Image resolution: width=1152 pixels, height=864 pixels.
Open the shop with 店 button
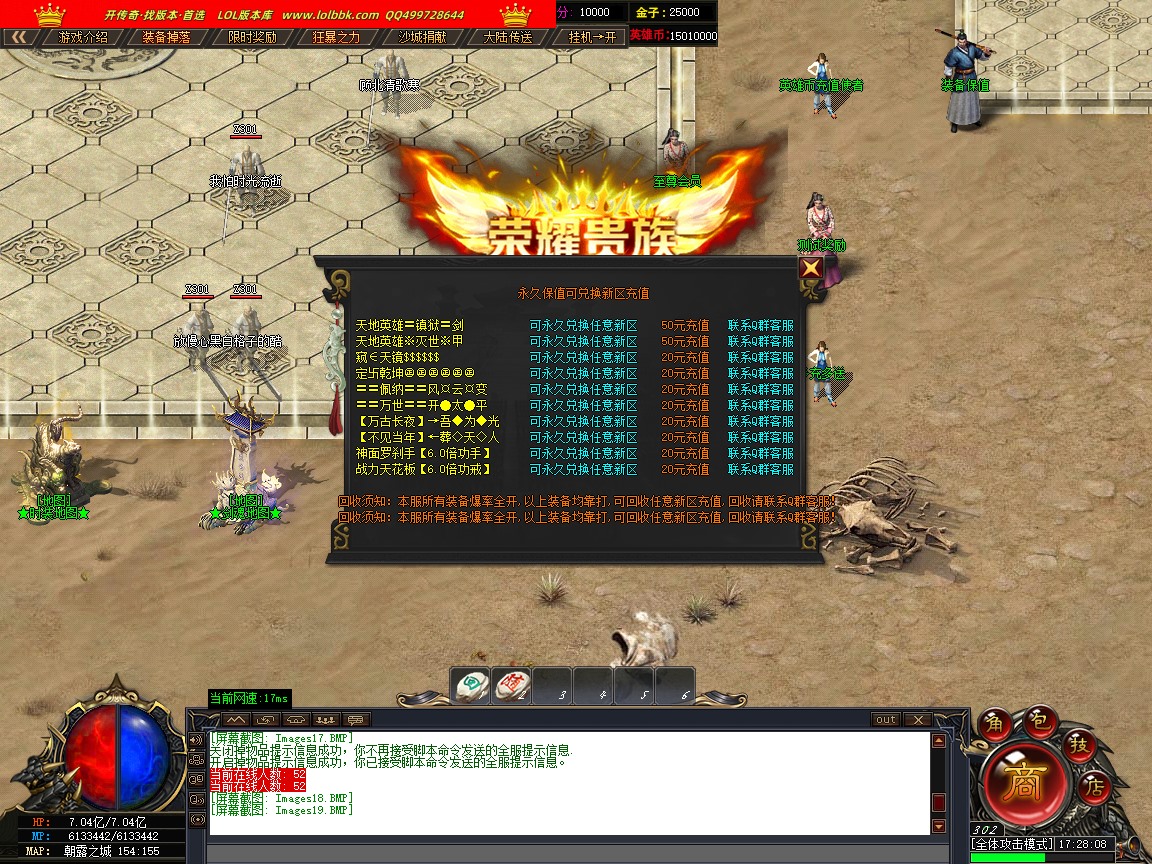pos(1095,788)
